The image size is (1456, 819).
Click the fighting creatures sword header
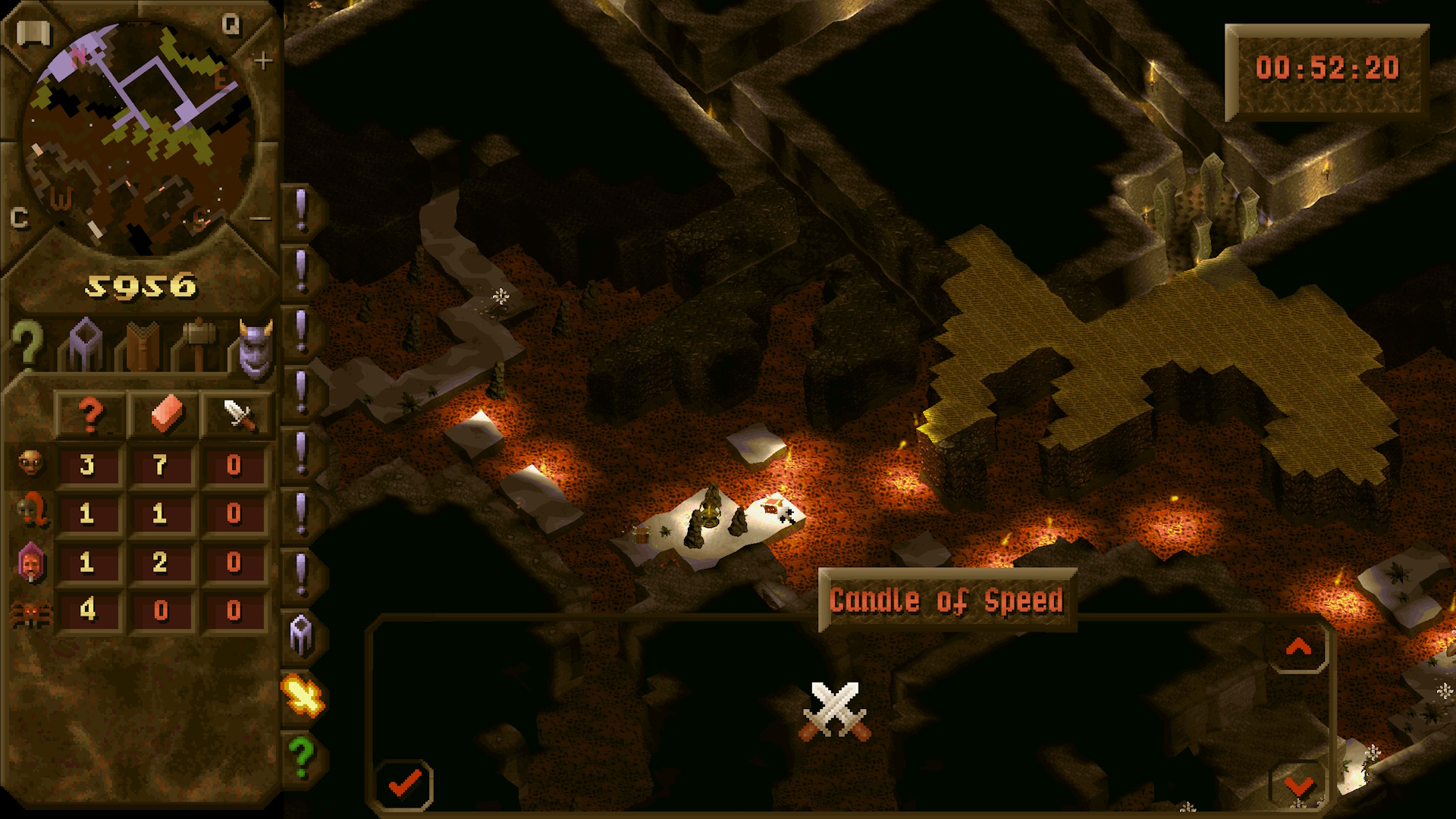click(x=237, y=415)
